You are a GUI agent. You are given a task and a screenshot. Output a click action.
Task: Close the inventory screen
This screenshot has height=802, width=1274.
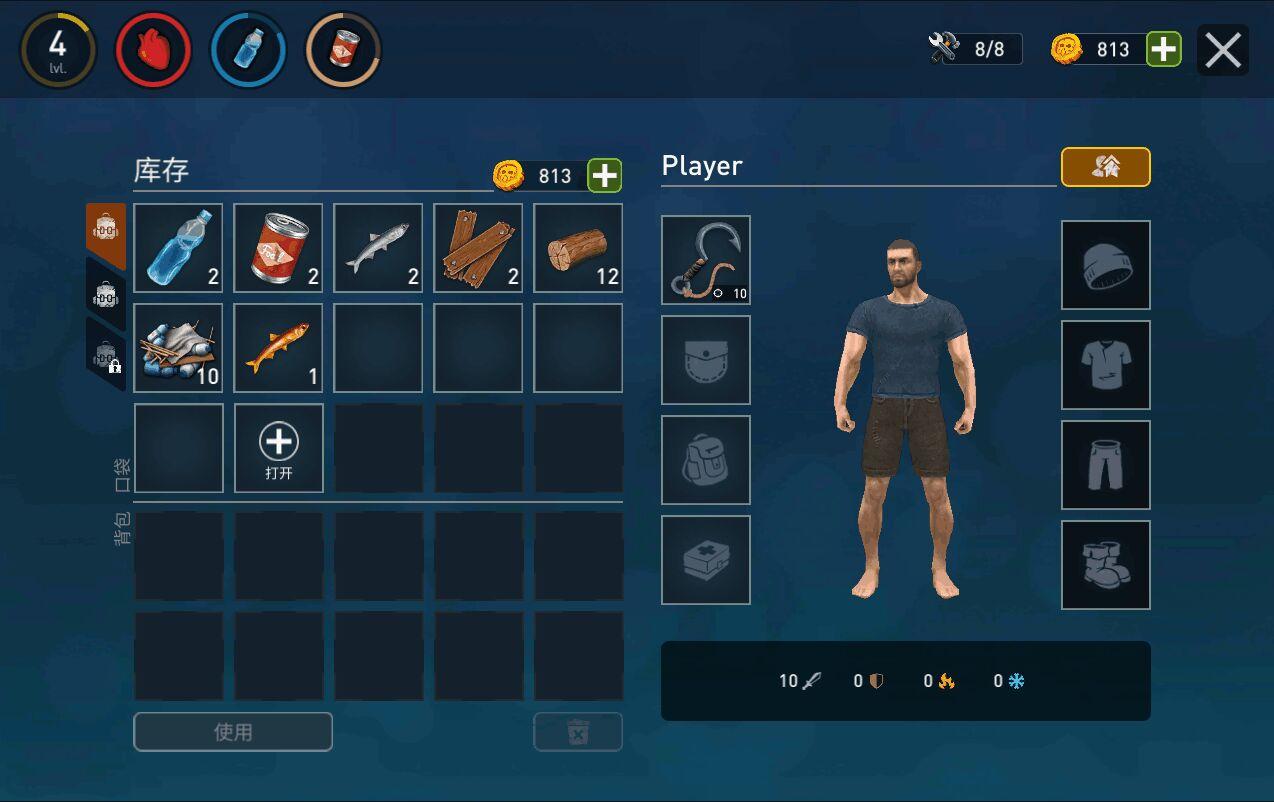click(x=1222, y=50)
